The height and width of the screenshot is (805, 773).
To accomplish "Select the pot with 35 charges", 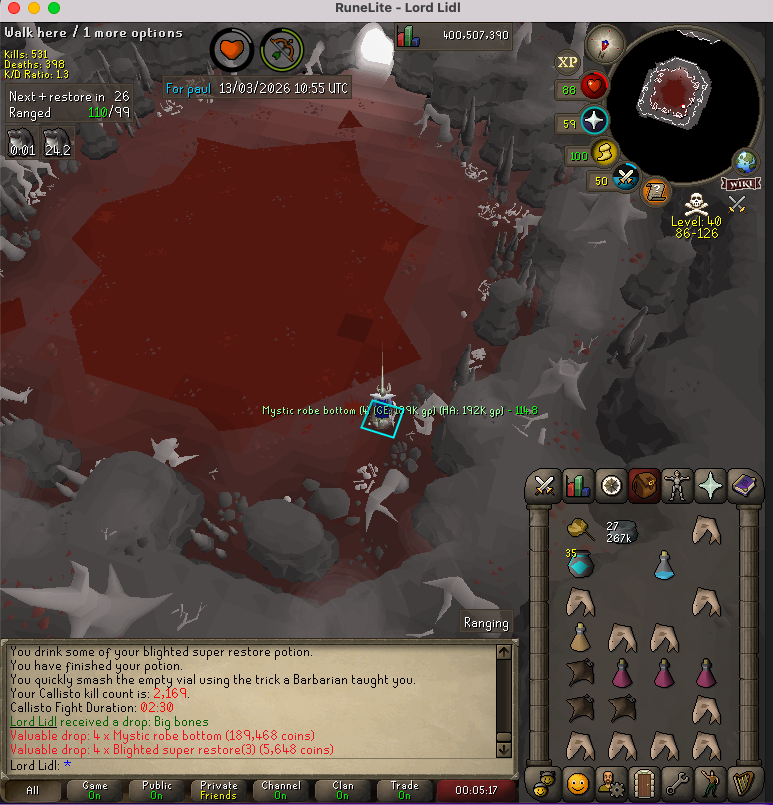I will point(580,565).
